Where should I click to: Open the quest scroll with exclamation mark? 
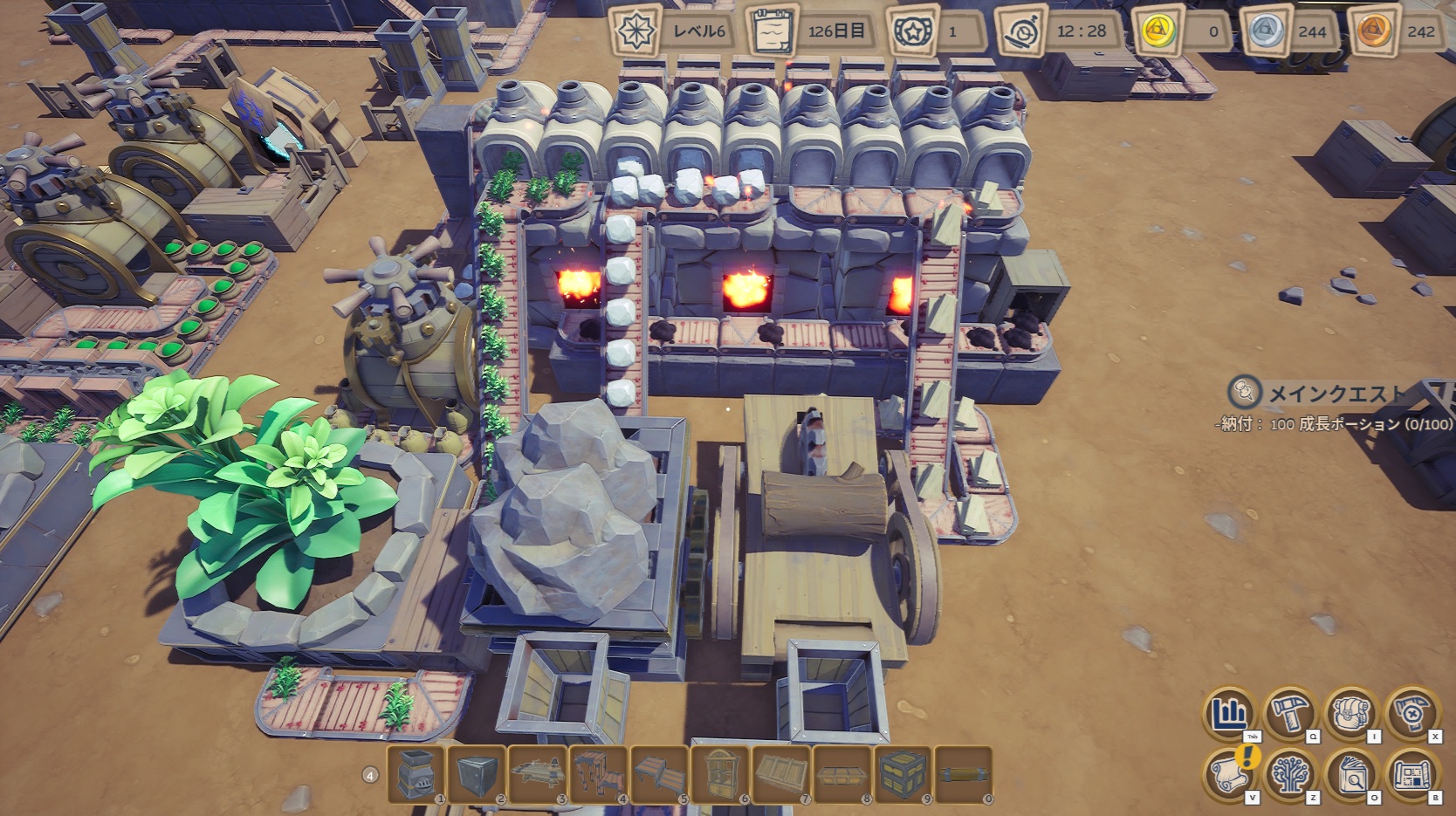1230,774
